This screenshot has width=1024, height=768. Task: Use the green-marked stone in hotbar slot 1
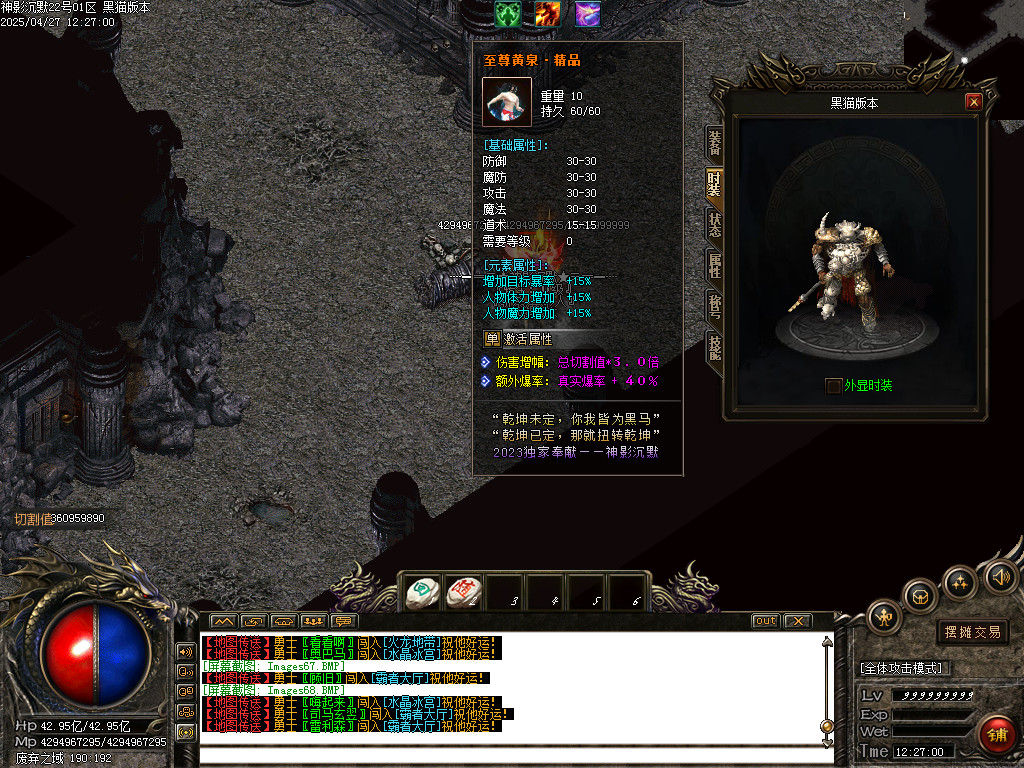pos(423,593)
